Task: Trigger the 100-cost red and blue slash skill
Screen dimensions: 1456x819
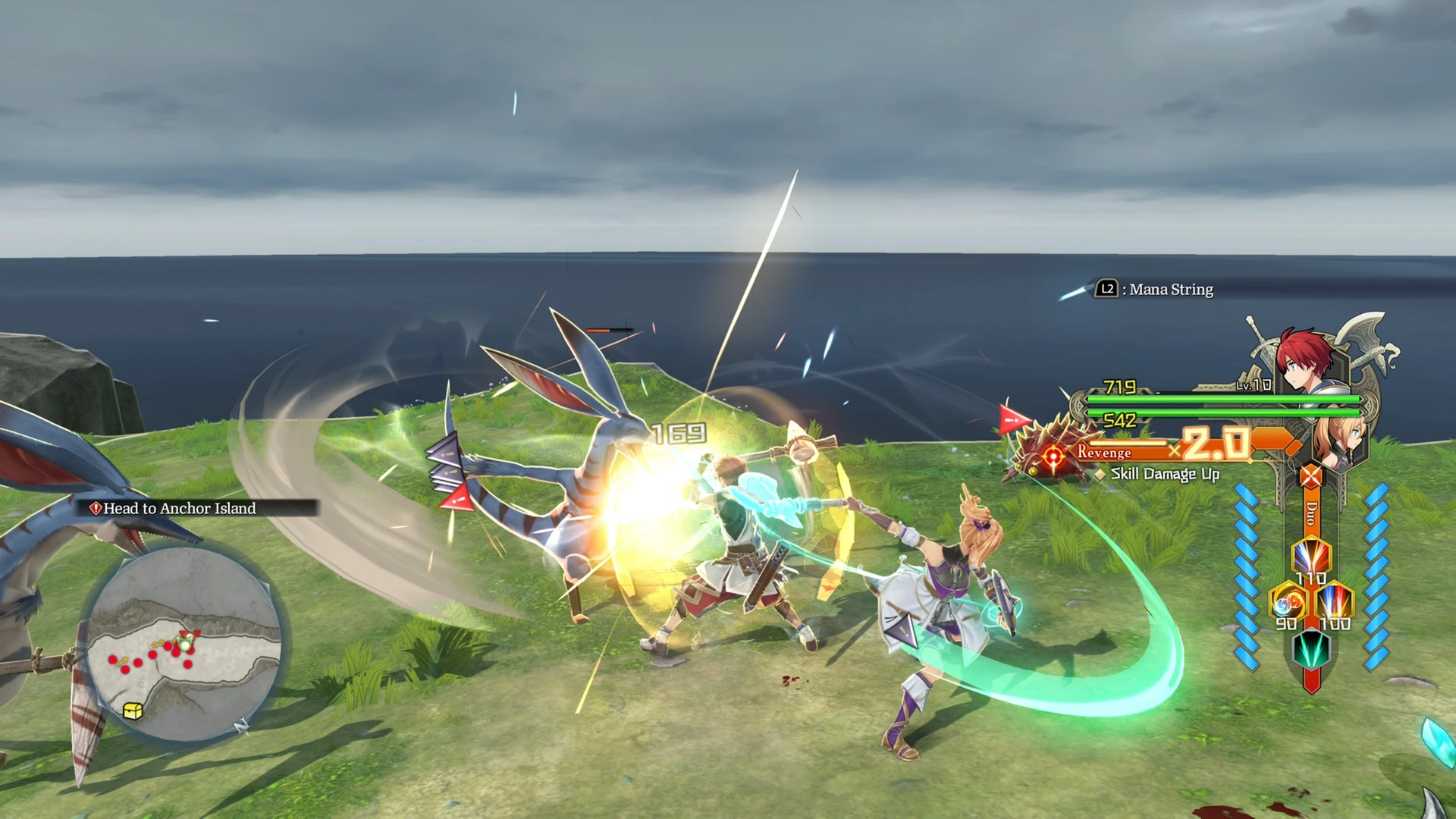Action: pyautogui.click(x=1334, y=602)
